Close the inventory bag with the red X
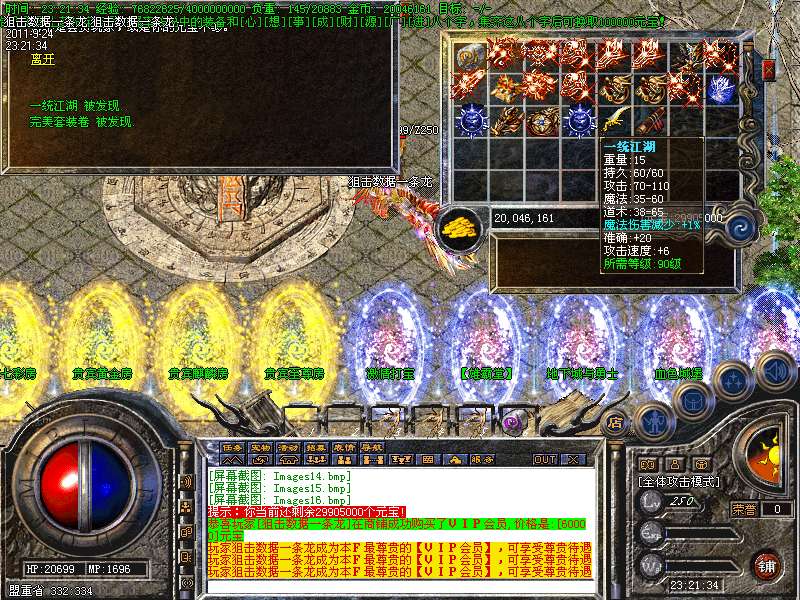The image size is (800, 600). click(x=768, y=69)
